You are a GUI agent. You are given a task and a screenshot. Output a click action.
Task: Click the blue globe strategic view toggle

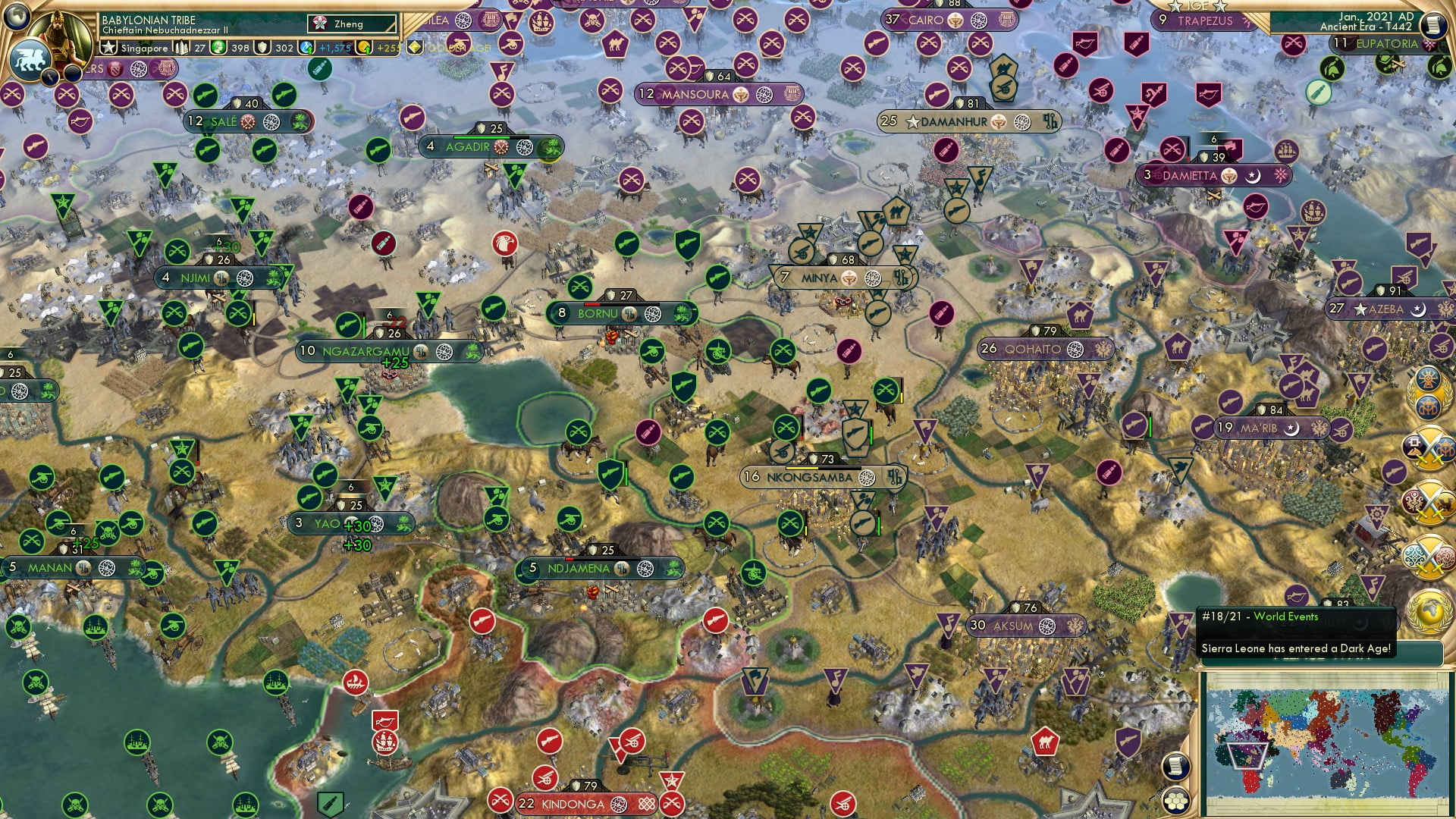[15, 17]
